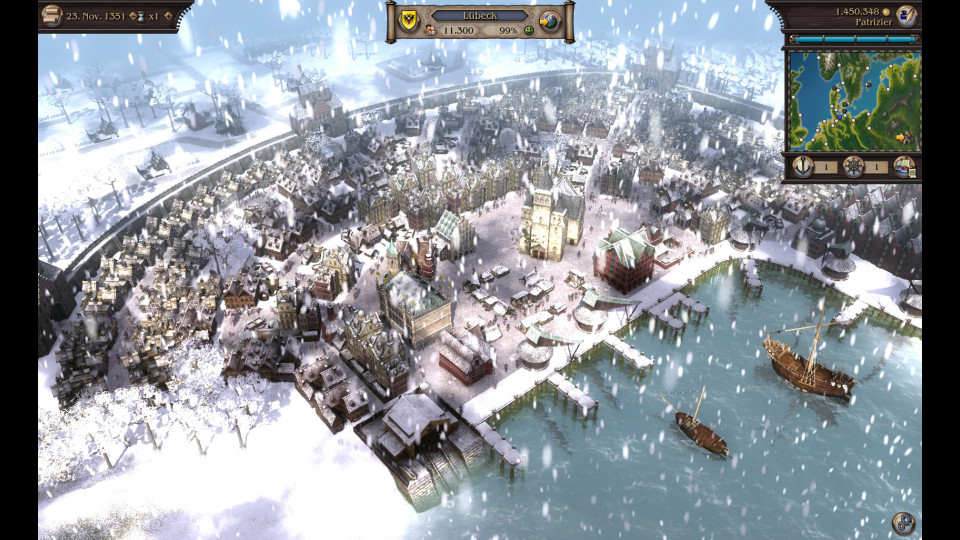This screenshot has height=540, width=960.
Task: Click the arrow right of the x1 speed
Action: click(x=166, y=16)
